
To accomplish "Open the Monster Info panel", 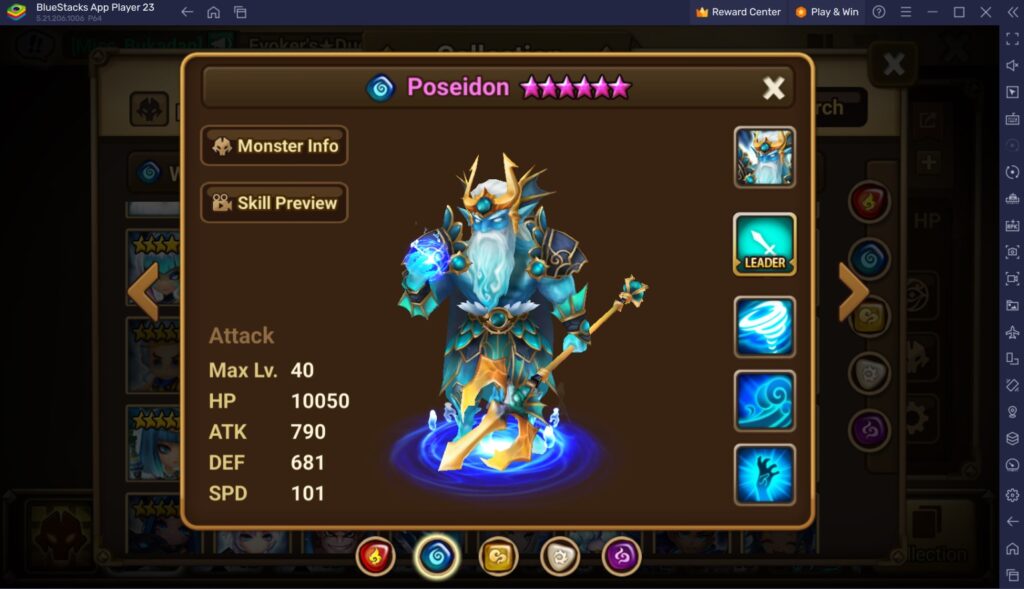I will coord(275,146).
